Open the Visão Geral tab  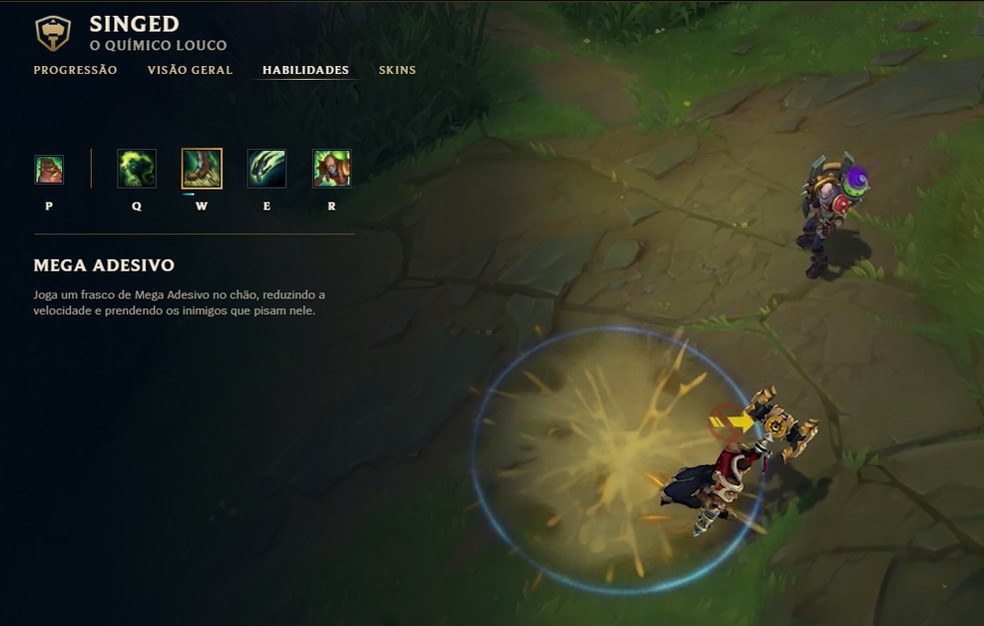190,70
